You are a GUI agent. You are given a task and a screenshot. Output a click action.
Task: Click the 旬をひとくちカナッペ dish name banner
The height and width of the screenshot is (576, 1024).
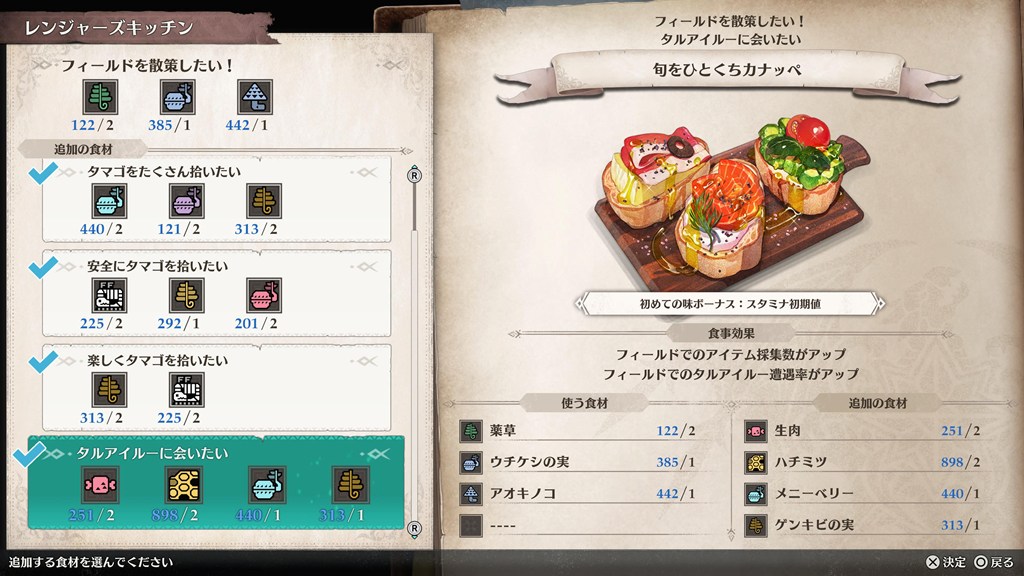pyautogui.click(x=727, y=70)
